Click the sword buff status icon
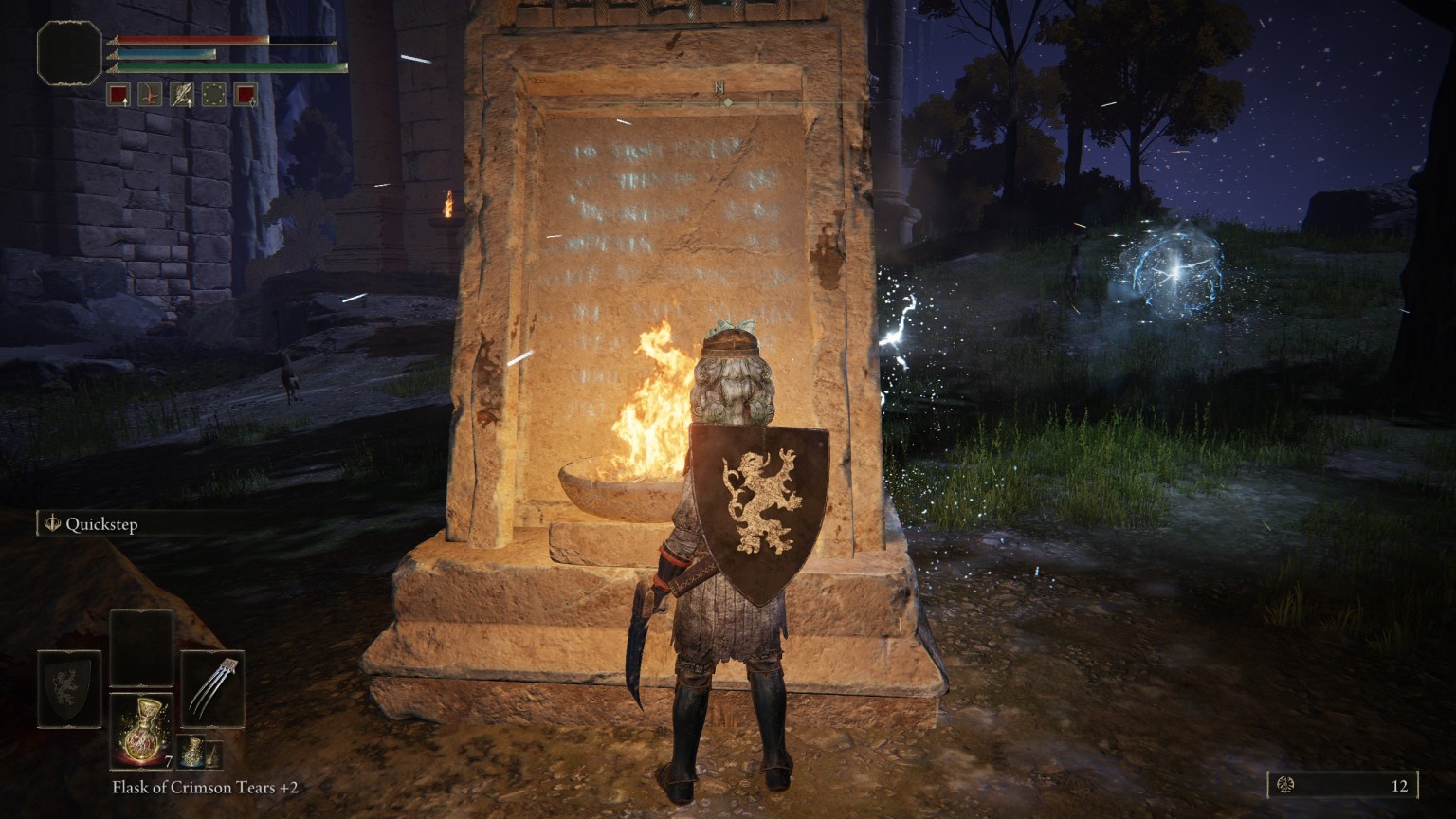 [x=180, y=94]
